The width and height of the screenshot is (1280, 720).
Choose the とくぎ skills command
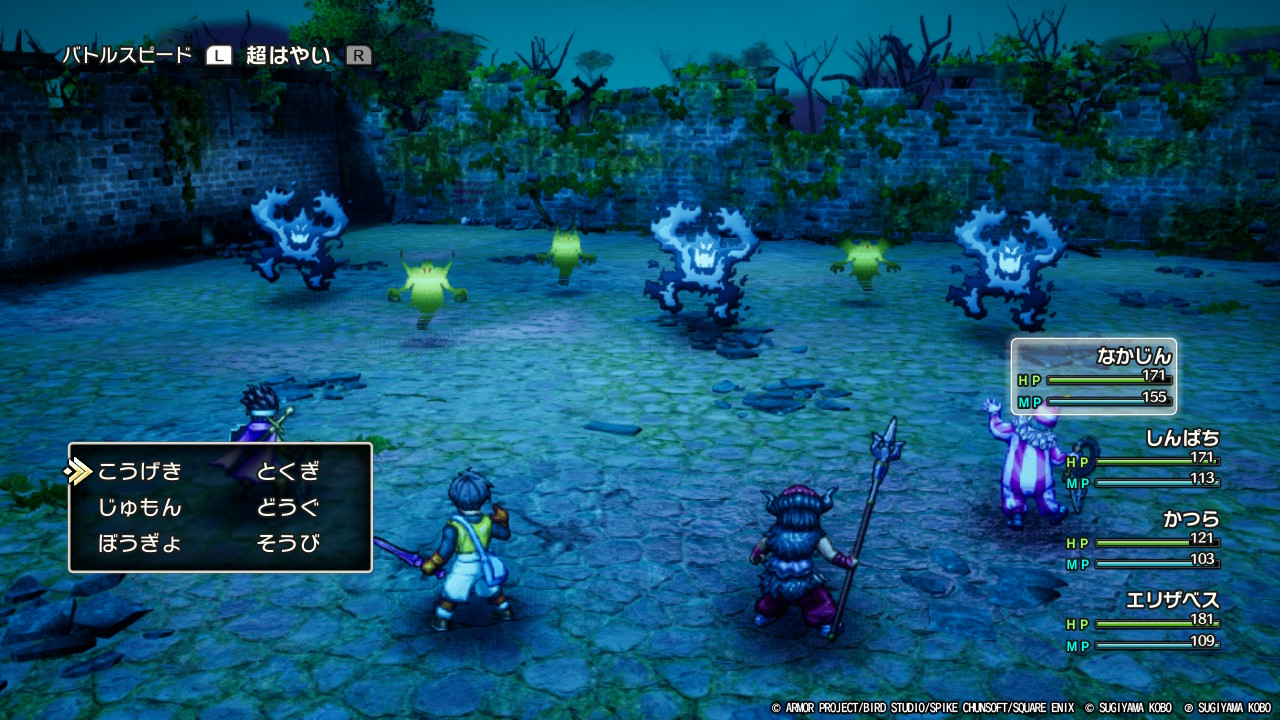[x=288, y=471]
